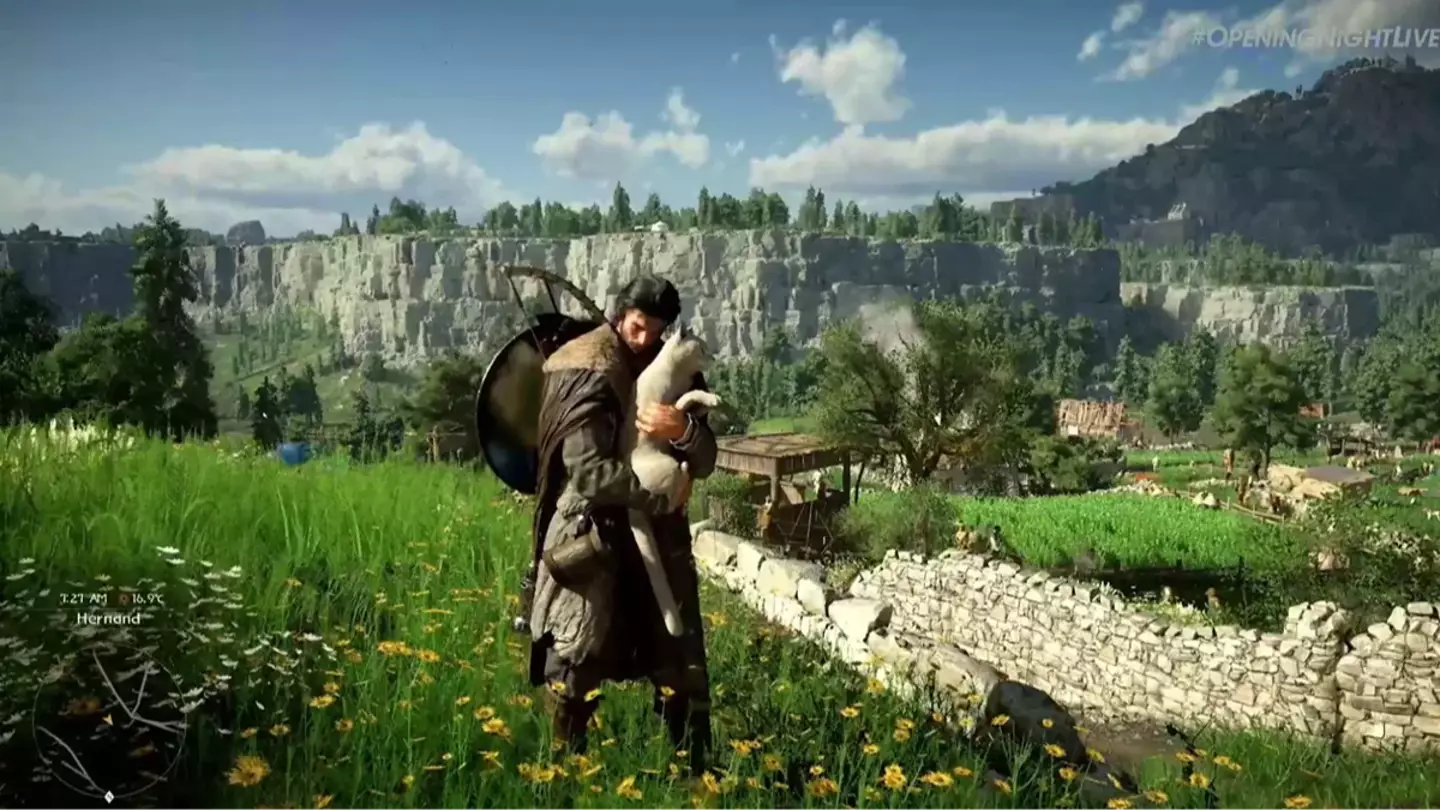
Task: Click the north compass marker on minimap
Action: (x=109, y=797)
